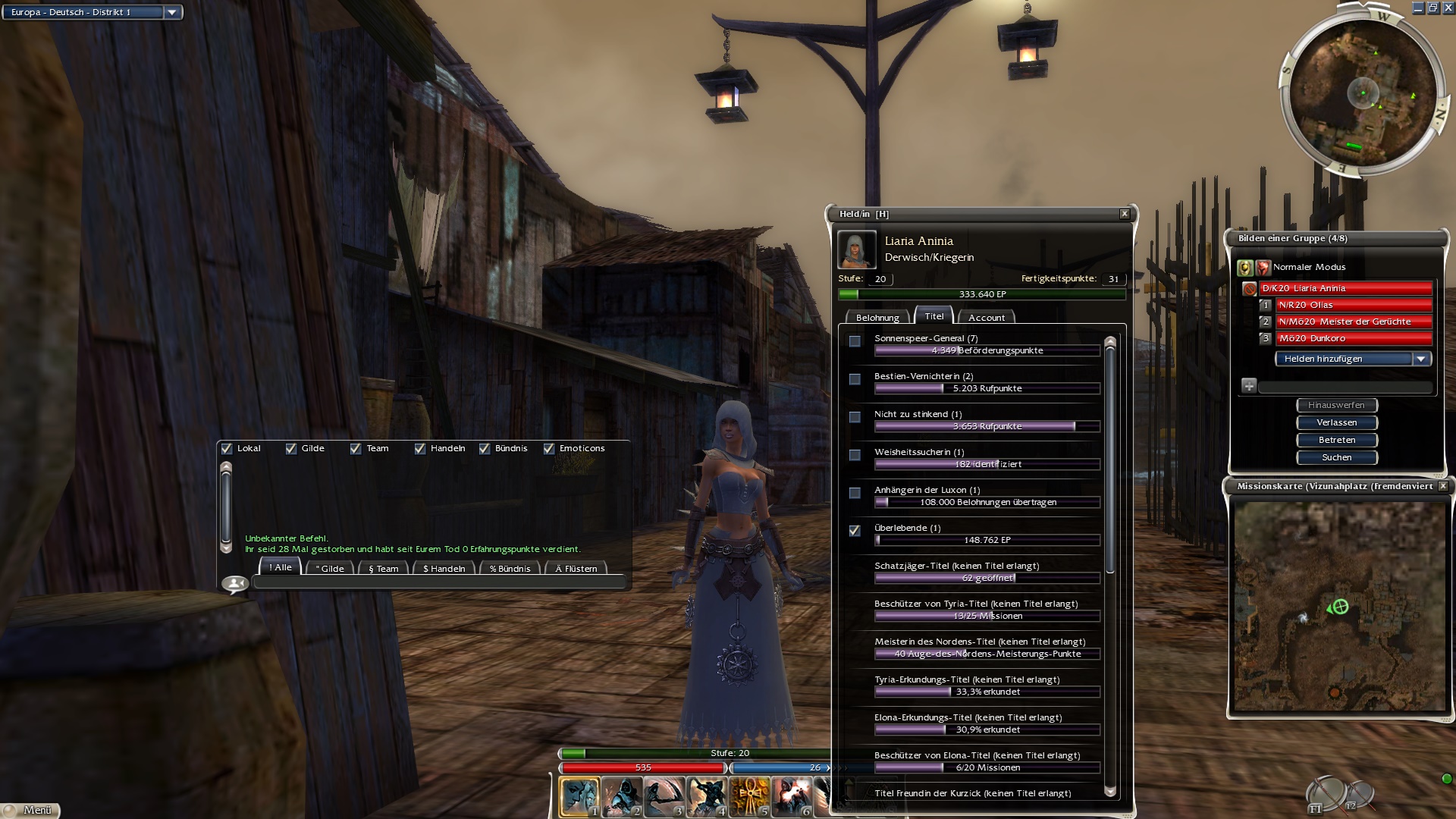Select party member Olias
The image size is (1456, 819).
pyautogui.click(x=1354, y=305)
